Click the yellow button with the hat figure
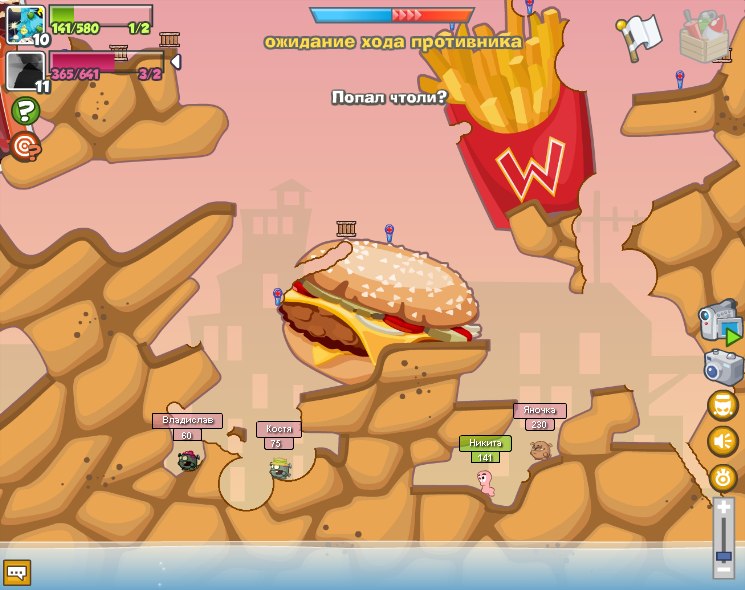 tap(723, 405)
